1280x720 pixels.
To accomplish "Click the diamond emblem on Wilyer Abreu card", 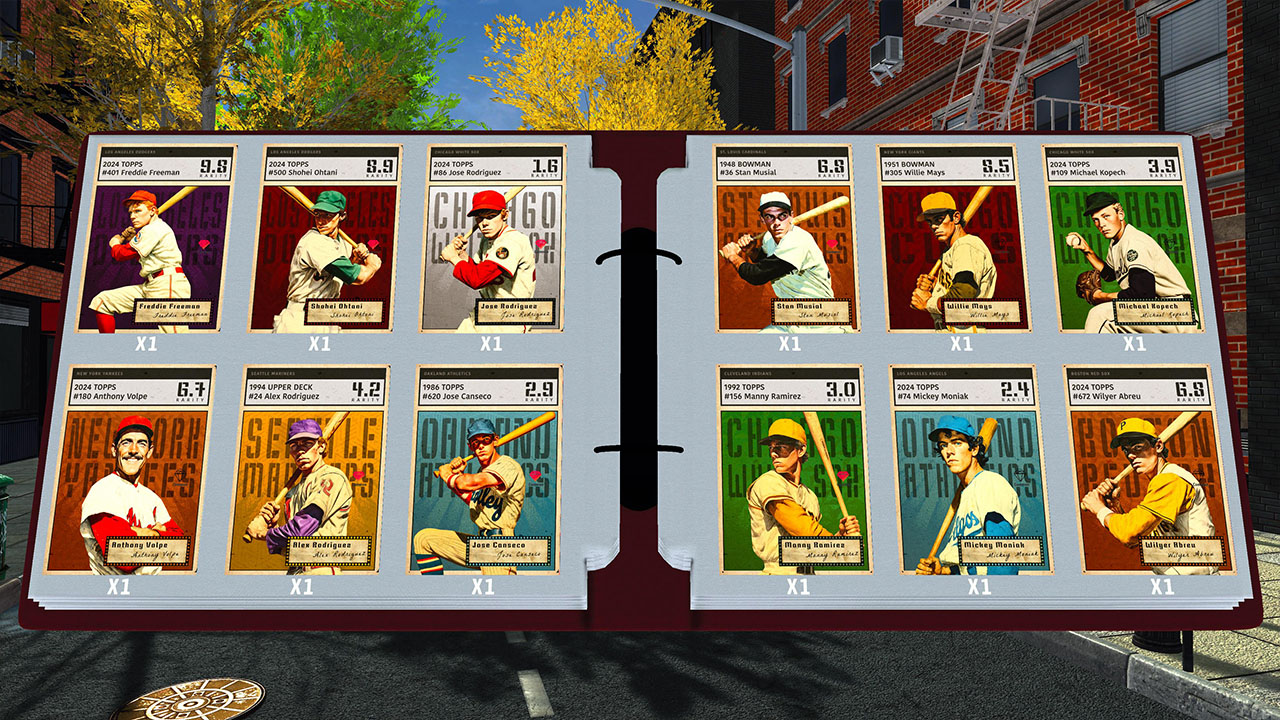I will coord(1197,475).
